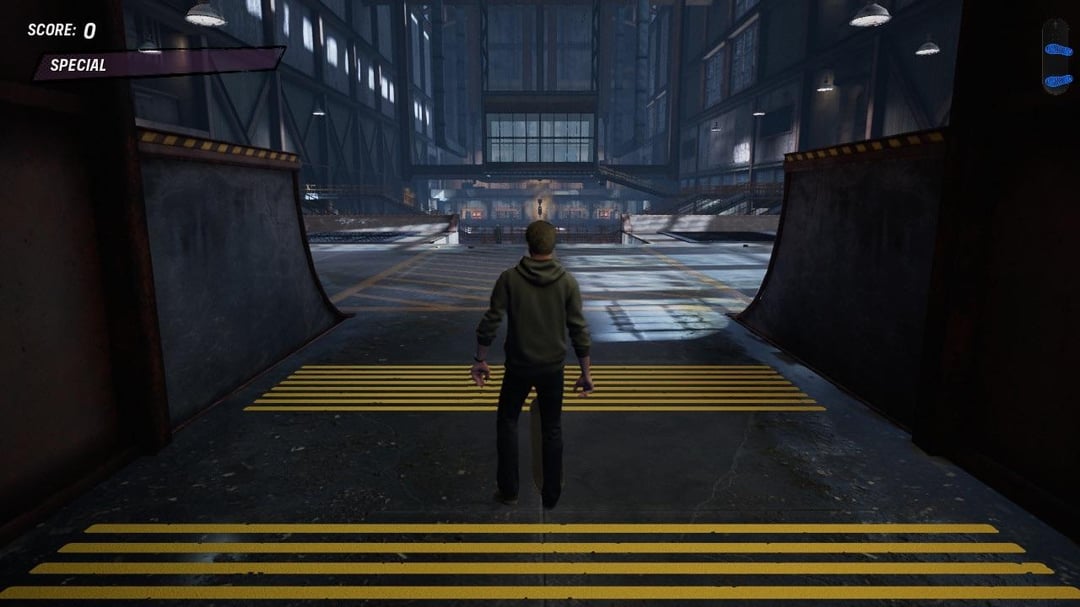
Task: Click the skateboard foot stance indicator
Action: [1056, 57]
